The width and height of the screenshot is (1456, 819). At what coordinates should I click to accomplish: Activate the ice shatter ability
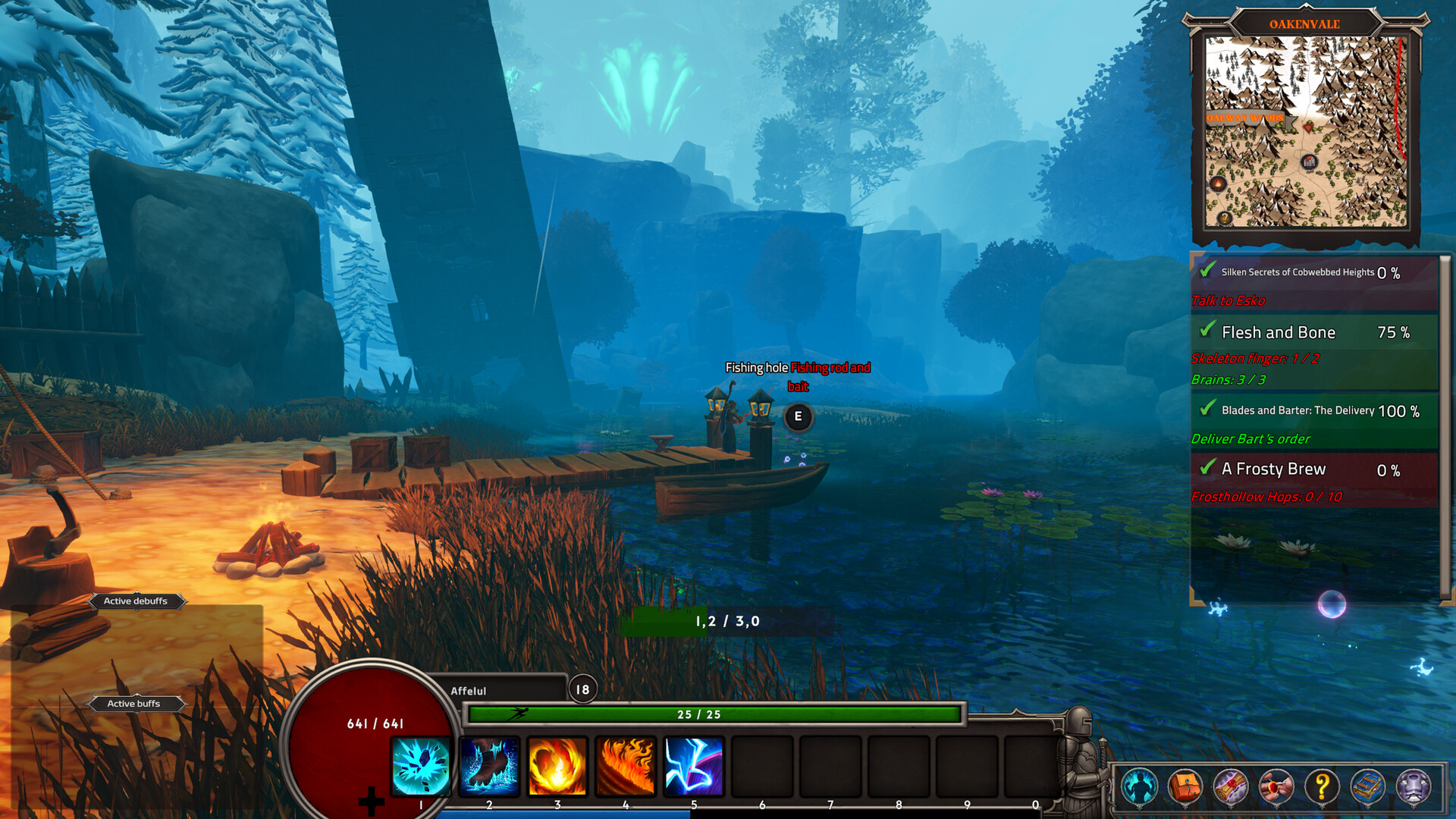click(x=421, y=766)
